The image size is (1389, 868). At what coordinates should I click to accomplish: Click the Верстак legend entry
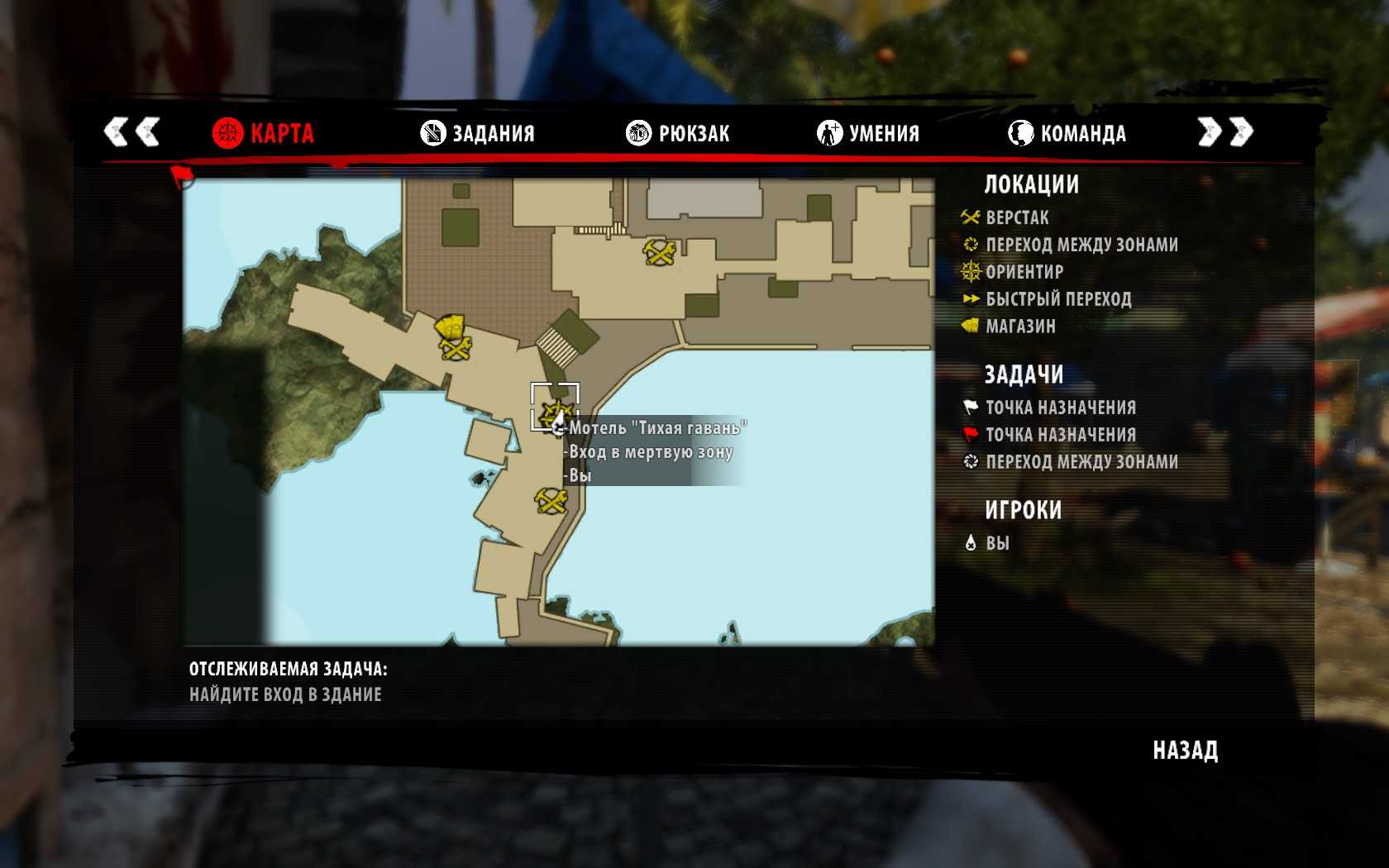click(1017, 218)
